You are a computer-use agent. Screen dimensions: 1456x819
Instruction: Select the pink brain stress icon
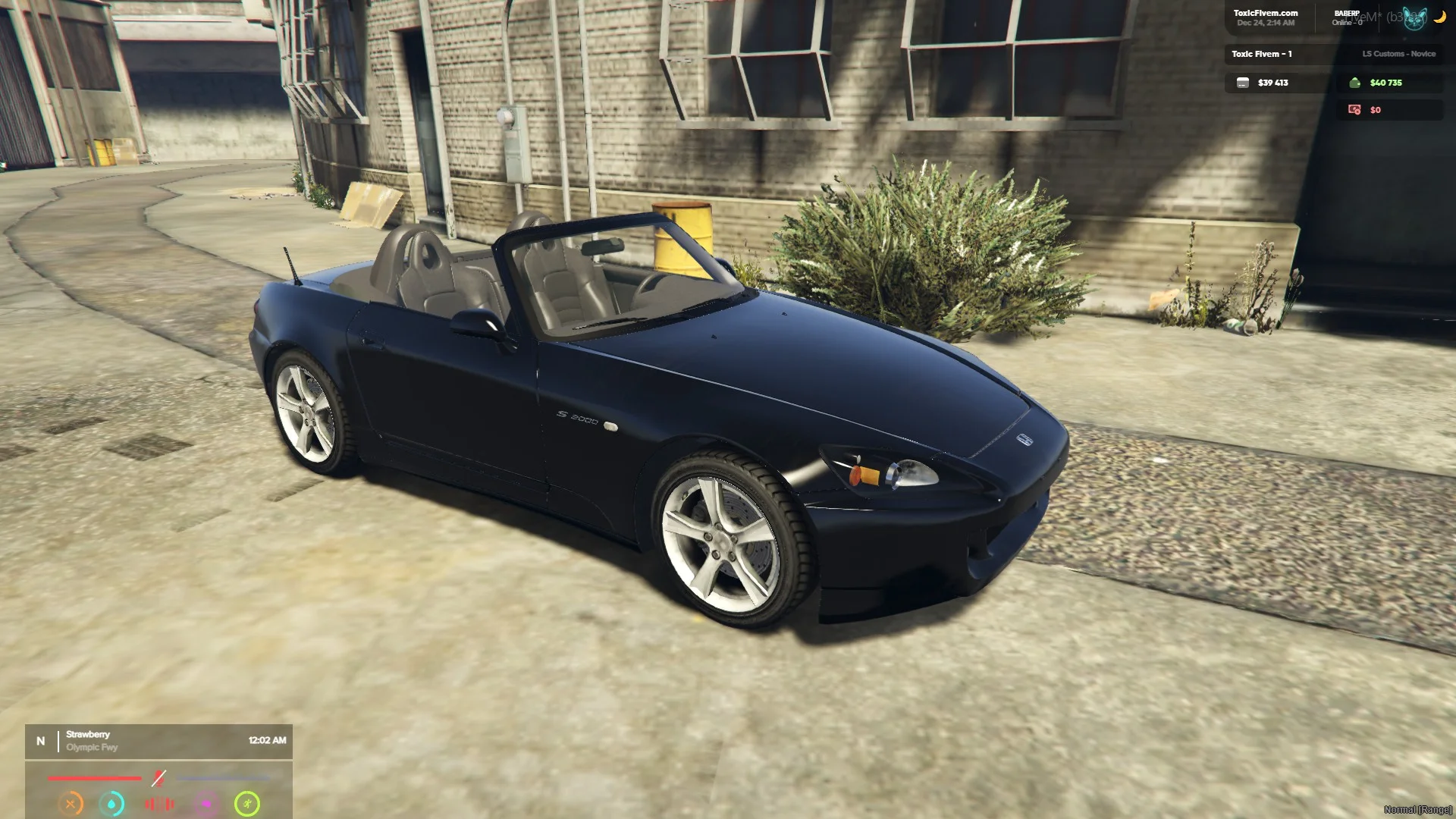206,804
